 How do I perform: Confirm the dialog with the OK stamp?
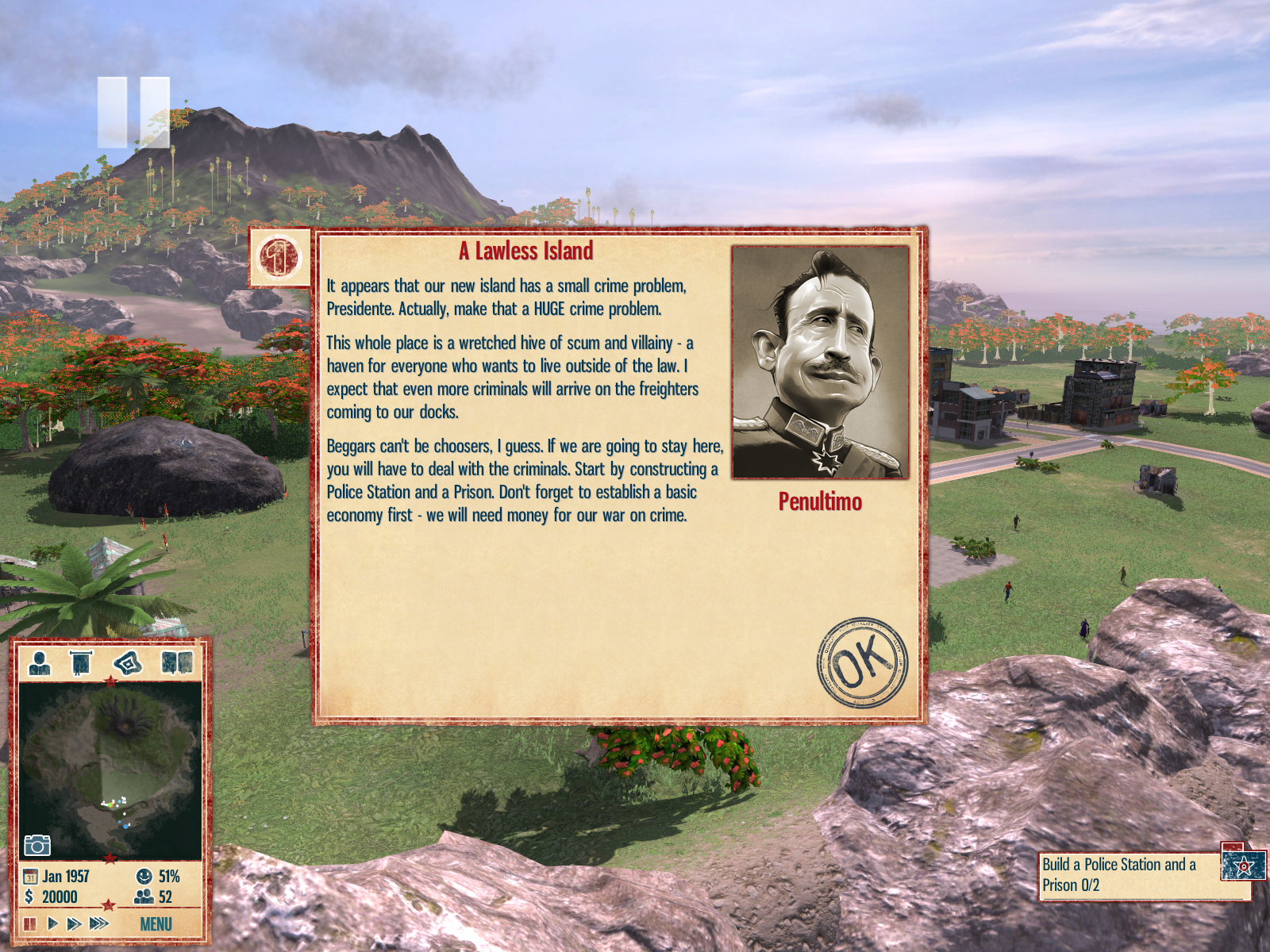[x=862, y=662]
